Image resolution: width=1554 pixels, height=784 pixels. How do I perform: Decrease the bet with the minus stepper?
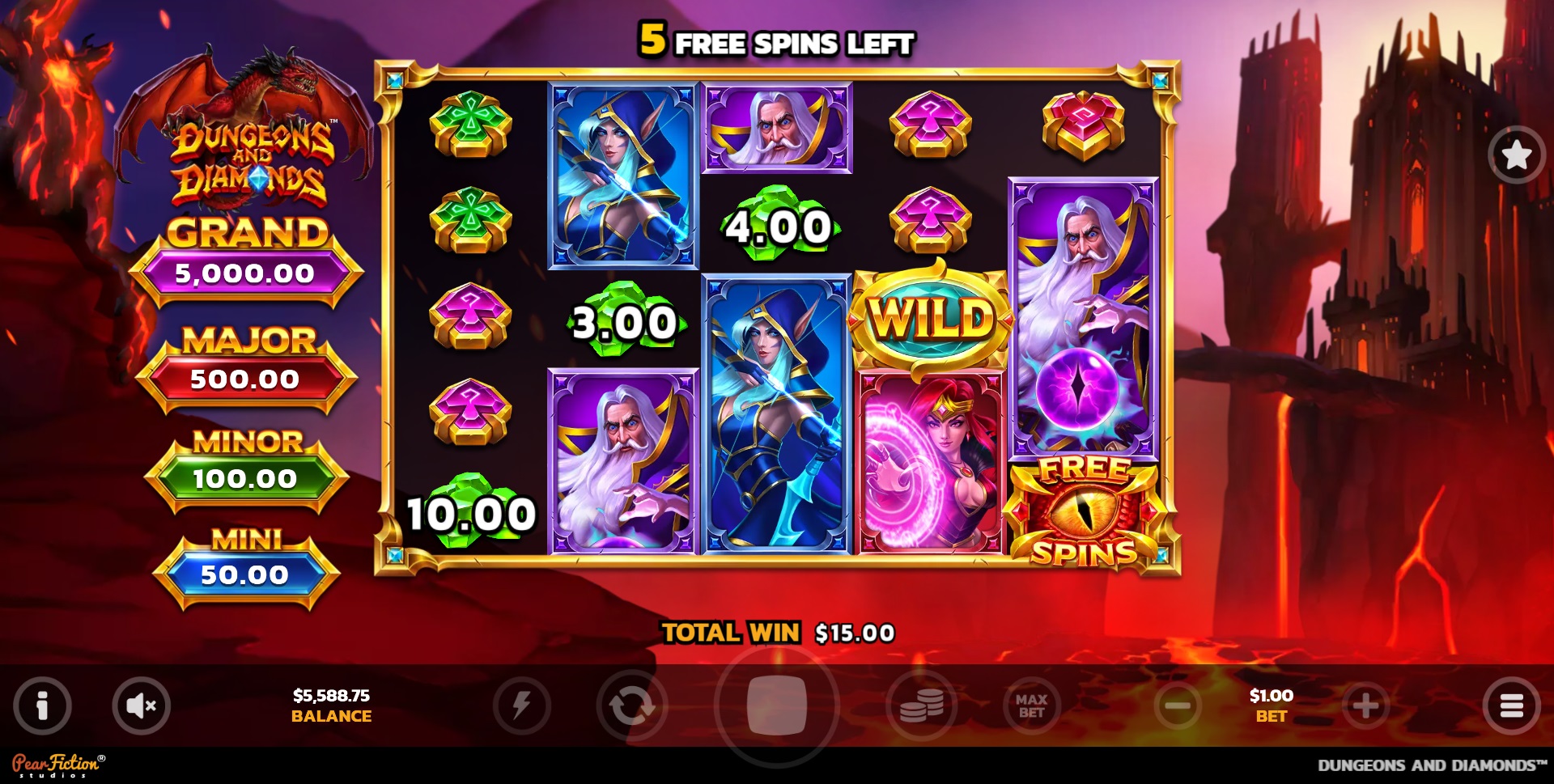[x=1176, y=705]
